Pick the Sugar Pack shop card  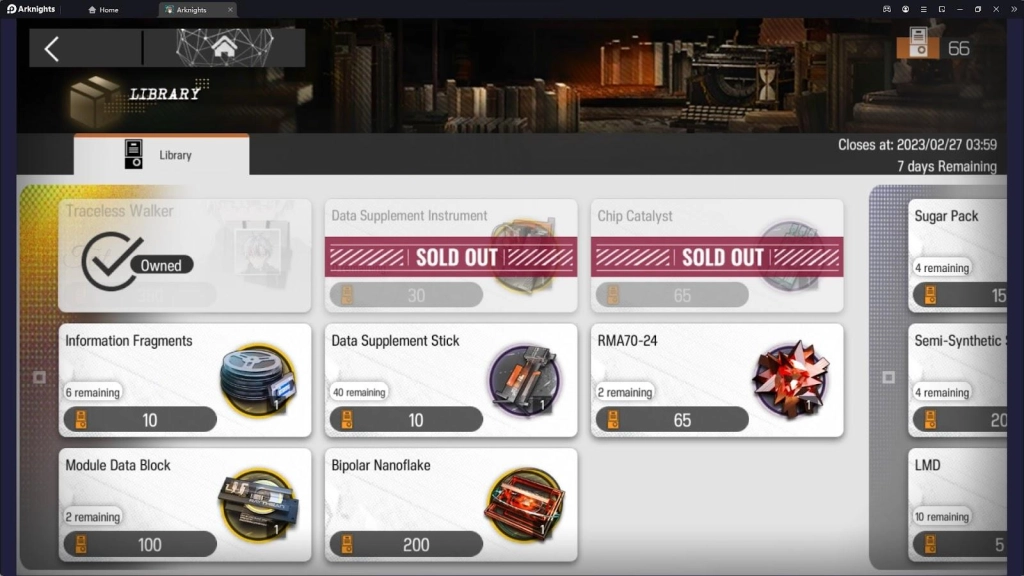958,256
